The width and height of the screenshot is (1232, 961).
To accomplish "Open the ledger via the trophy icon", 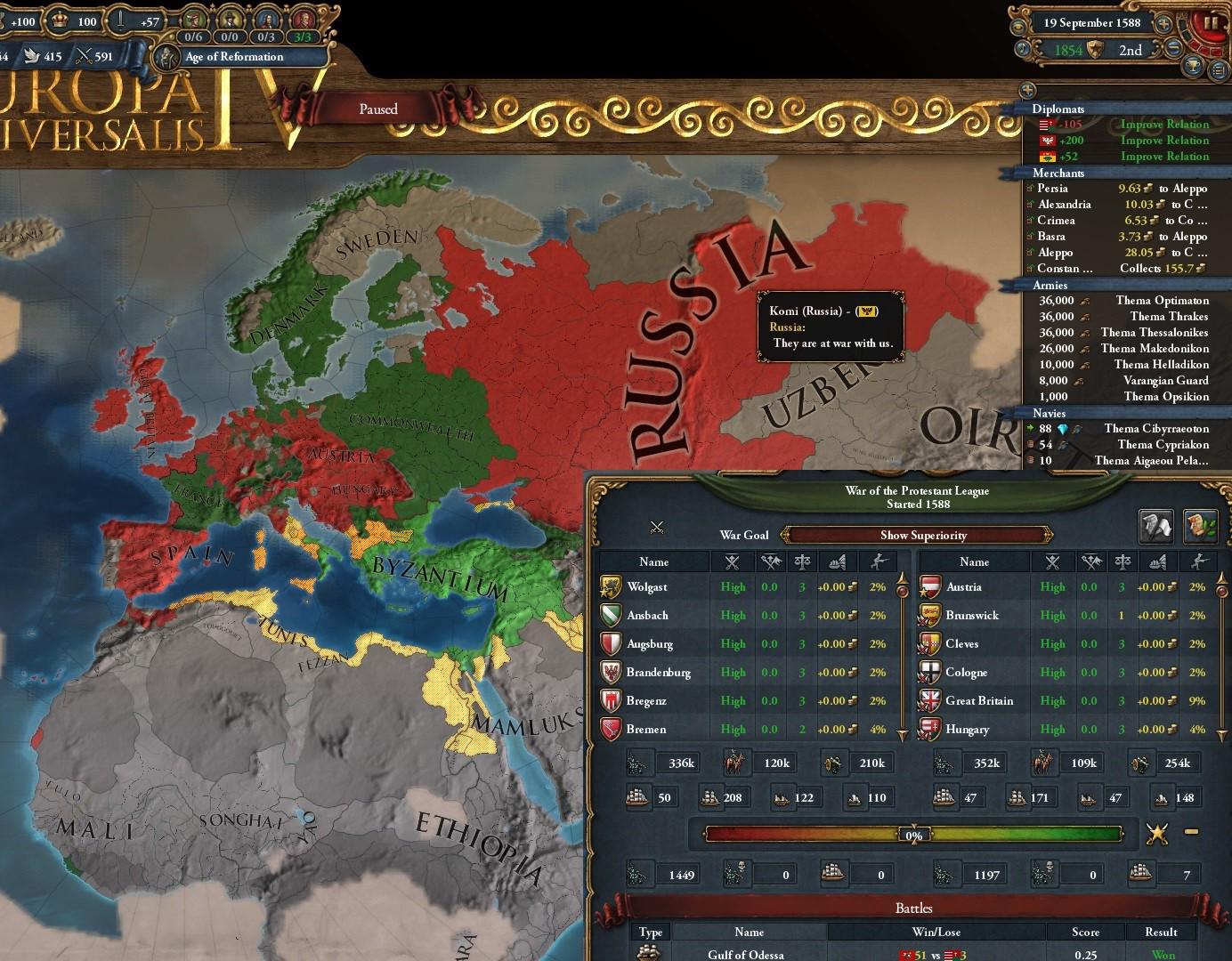I will (x=1191, y=65).
